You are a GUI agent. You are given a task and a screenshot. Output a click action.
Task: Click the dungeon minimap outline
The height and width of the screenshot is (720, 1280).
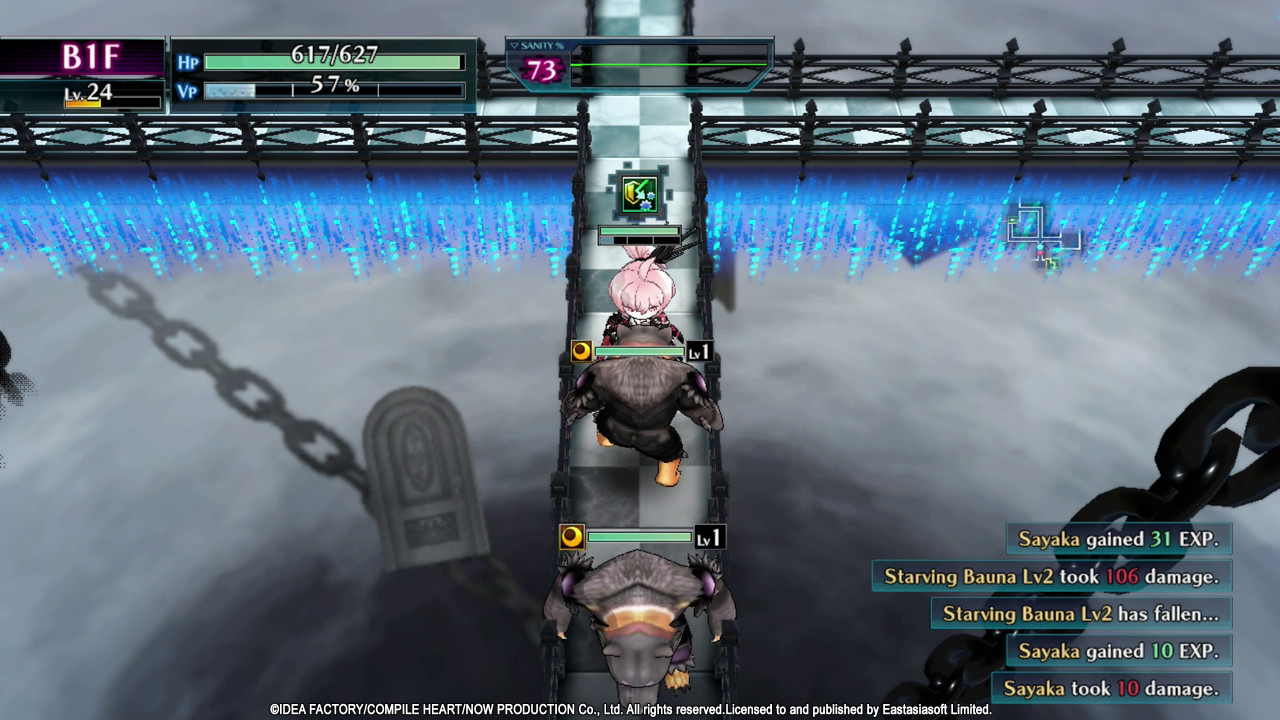[x=1041, y=236]
